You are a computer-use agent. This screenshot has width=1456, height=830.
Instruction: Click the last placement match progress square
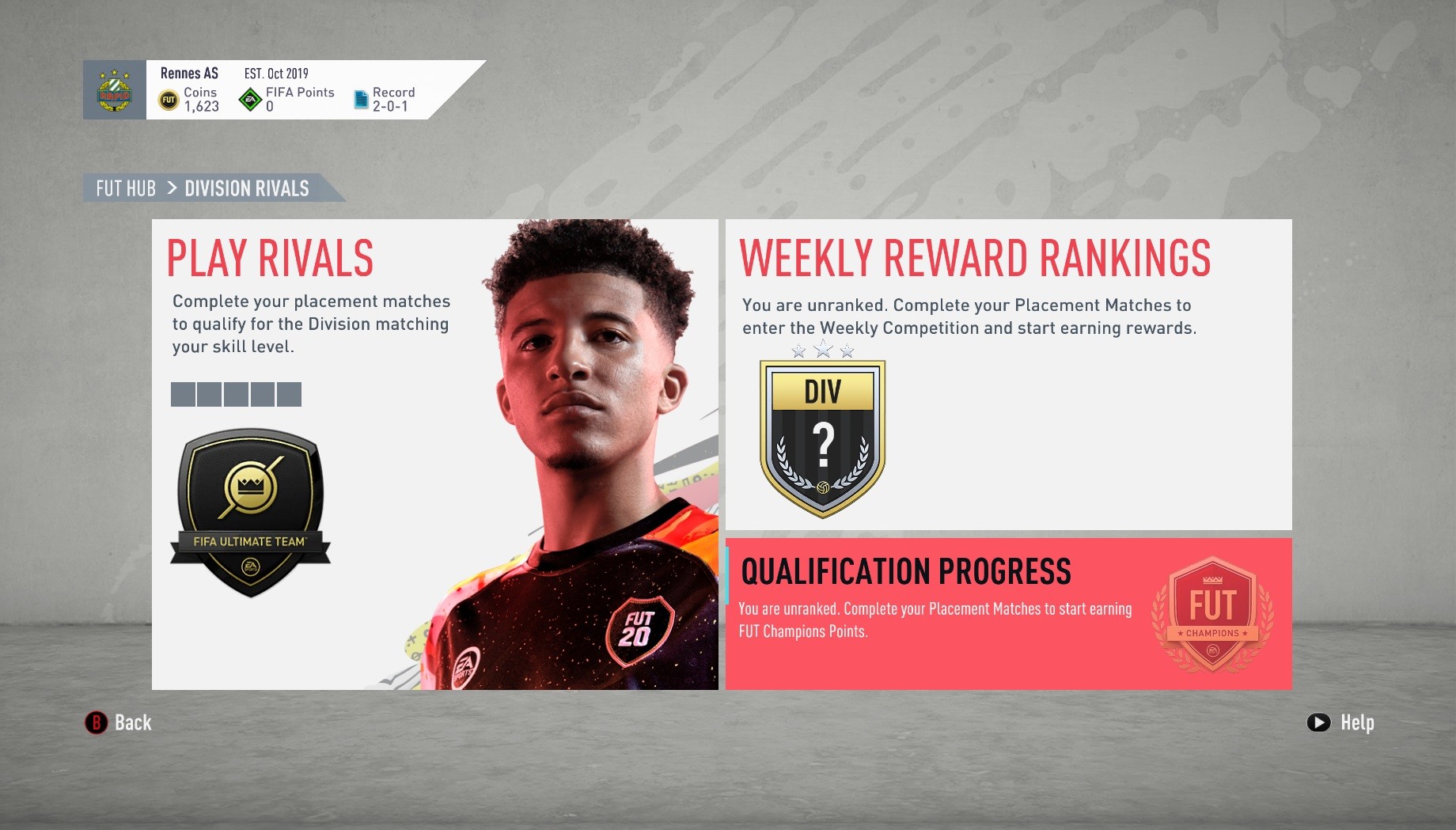pyautogui.click(x=290, y=394)
